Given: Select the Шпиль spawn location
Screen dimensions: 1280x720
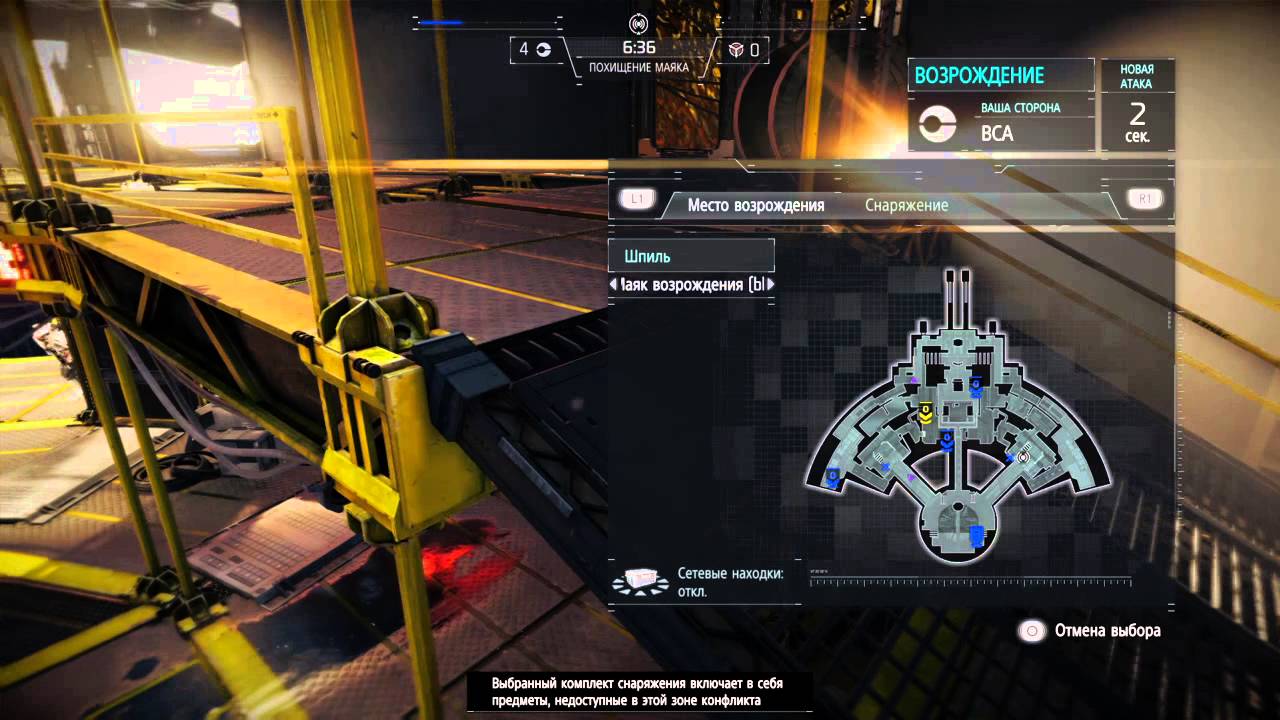Looking at the screenshot, I should point(691,256).
